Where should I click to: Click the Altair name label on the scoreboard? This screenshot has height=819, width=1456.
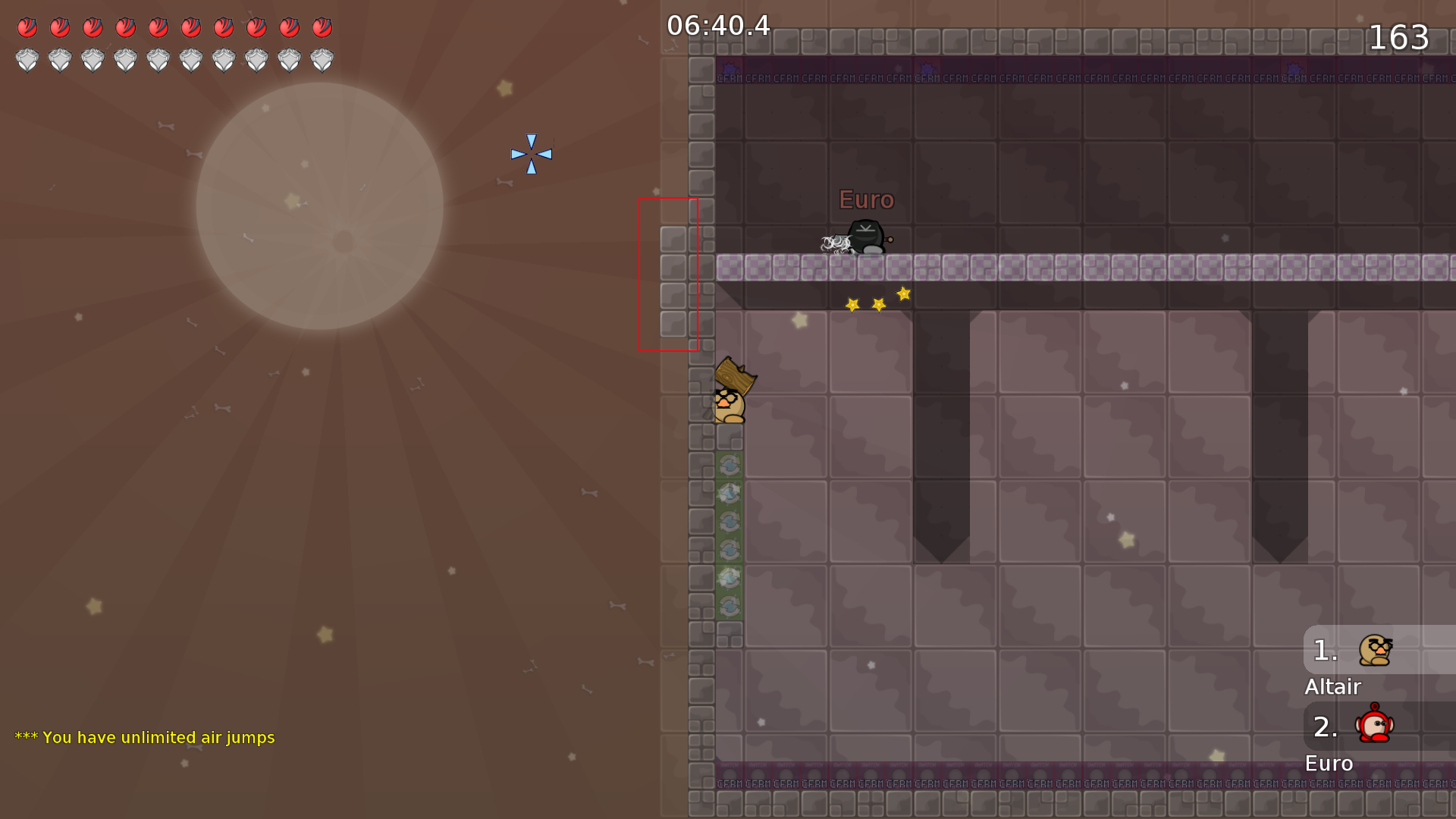pyautogui.click(x=1333, y=687)
